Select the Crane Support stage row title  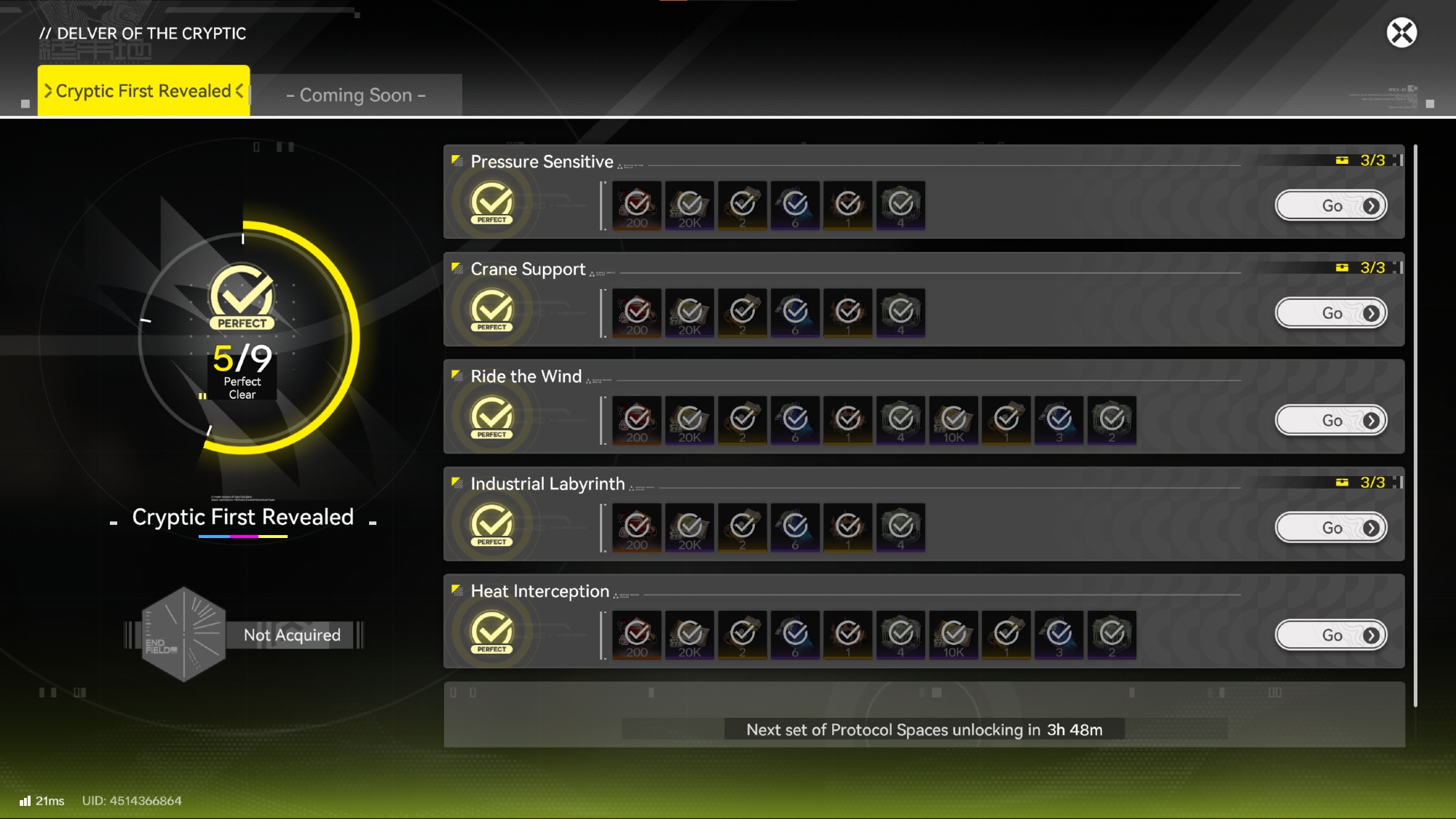click(528, 269)
